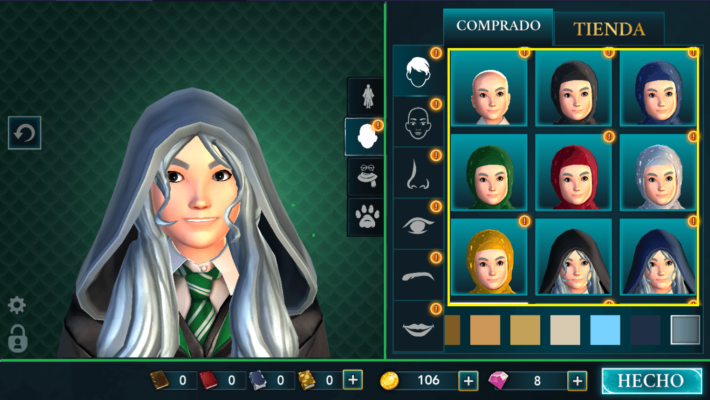This screenshot has width=710, height=400.
Task: Open the COMPRADO purchased tab
Action: (498, 26)
